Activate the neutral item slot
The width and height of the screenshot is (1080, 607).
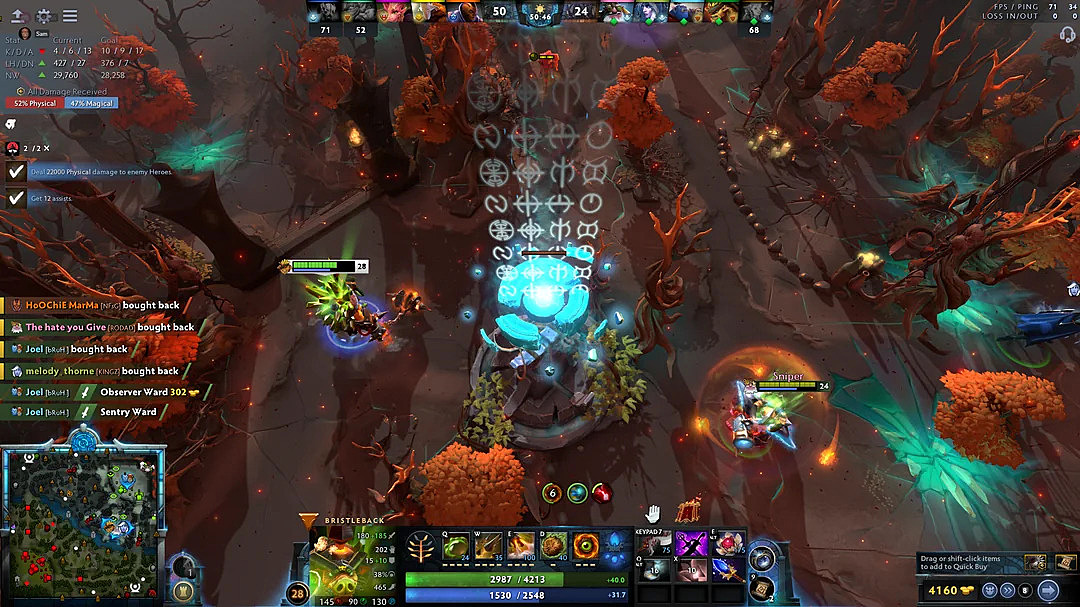[x=763, y=556]
